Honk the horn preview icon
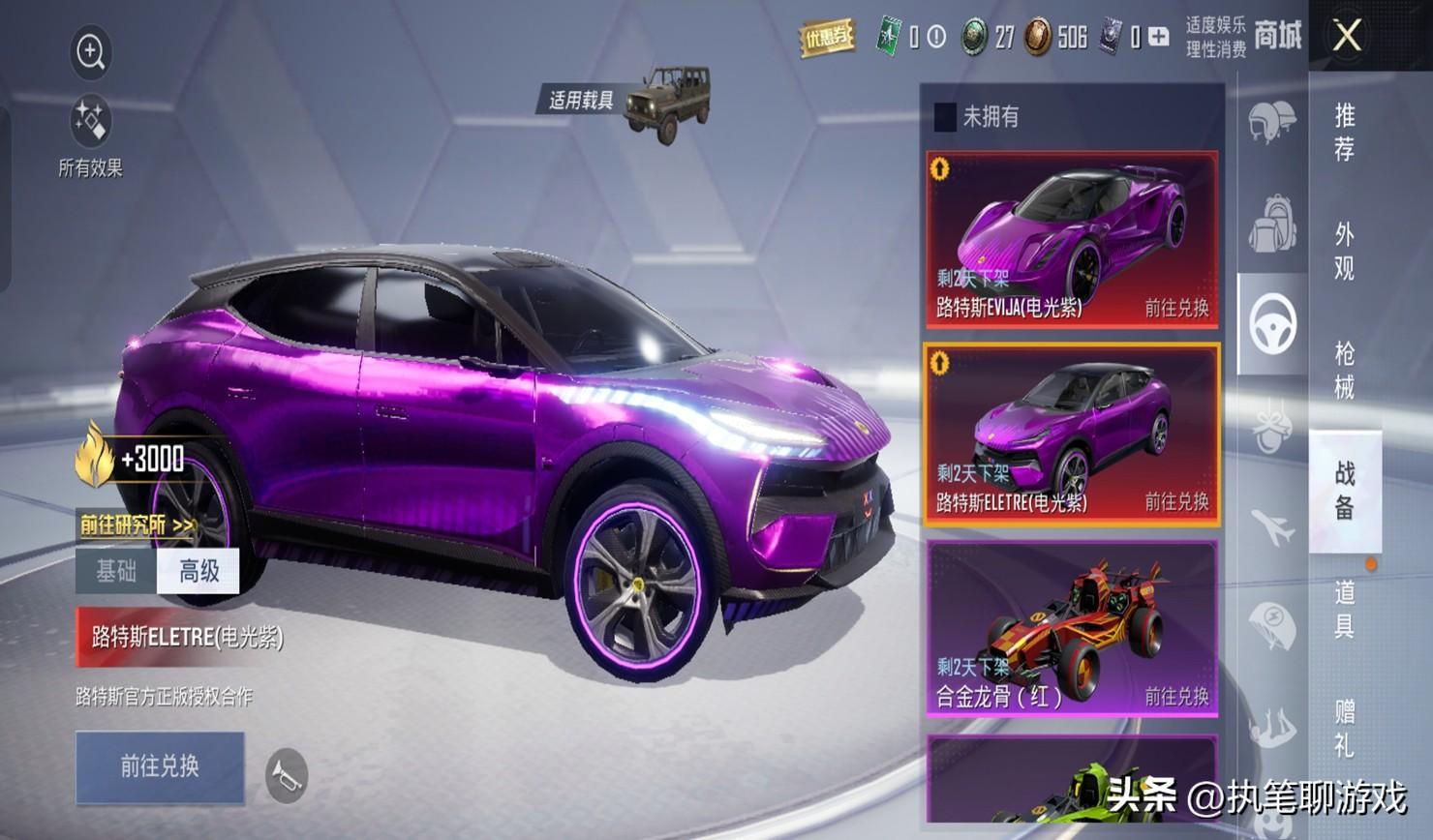Image resolution: width=1433 pixels, height=840 pixels. click(286, 775)
